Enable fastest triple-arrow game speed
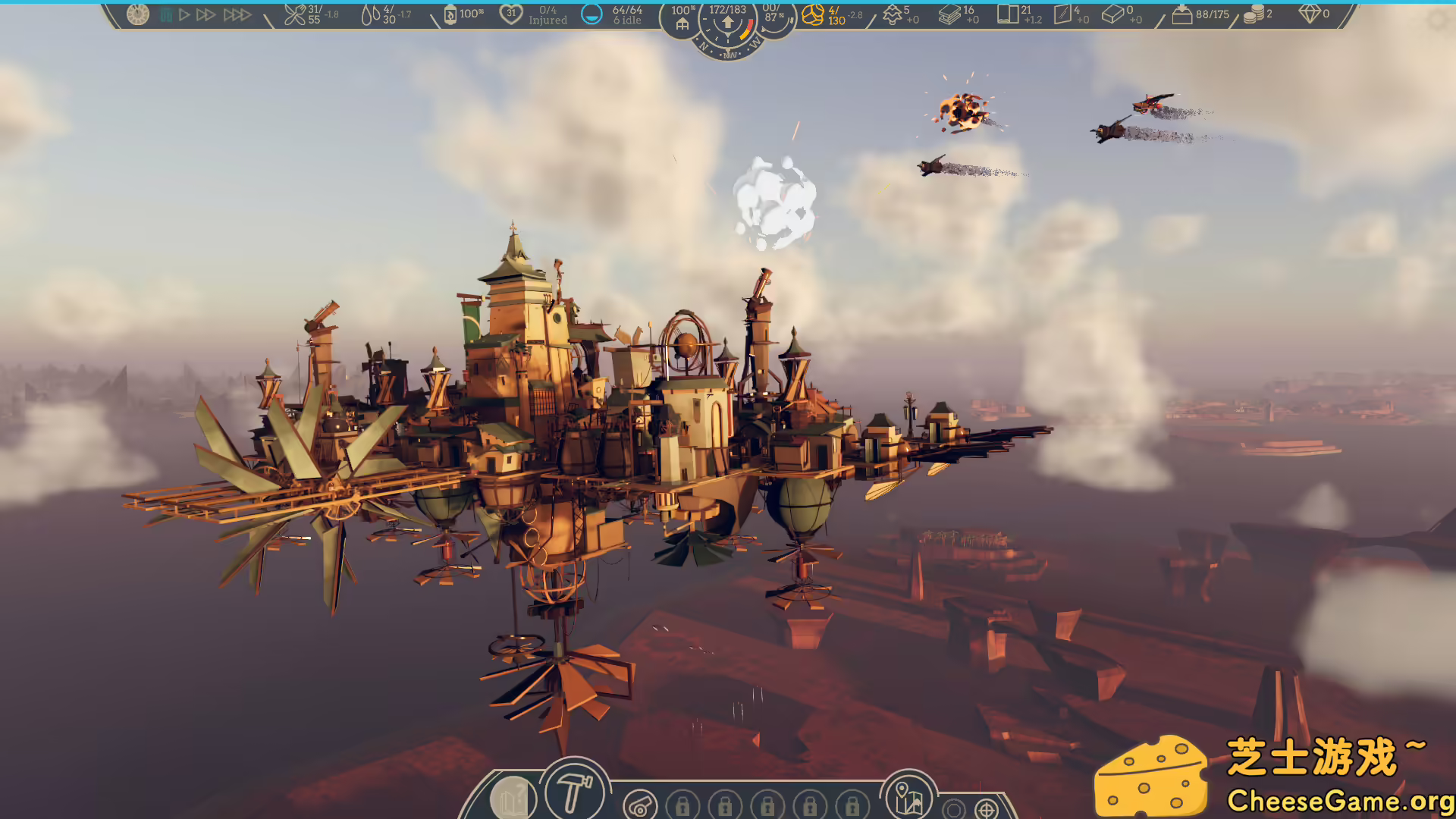This screenshot has width=1456, height=819. [237, 13]
